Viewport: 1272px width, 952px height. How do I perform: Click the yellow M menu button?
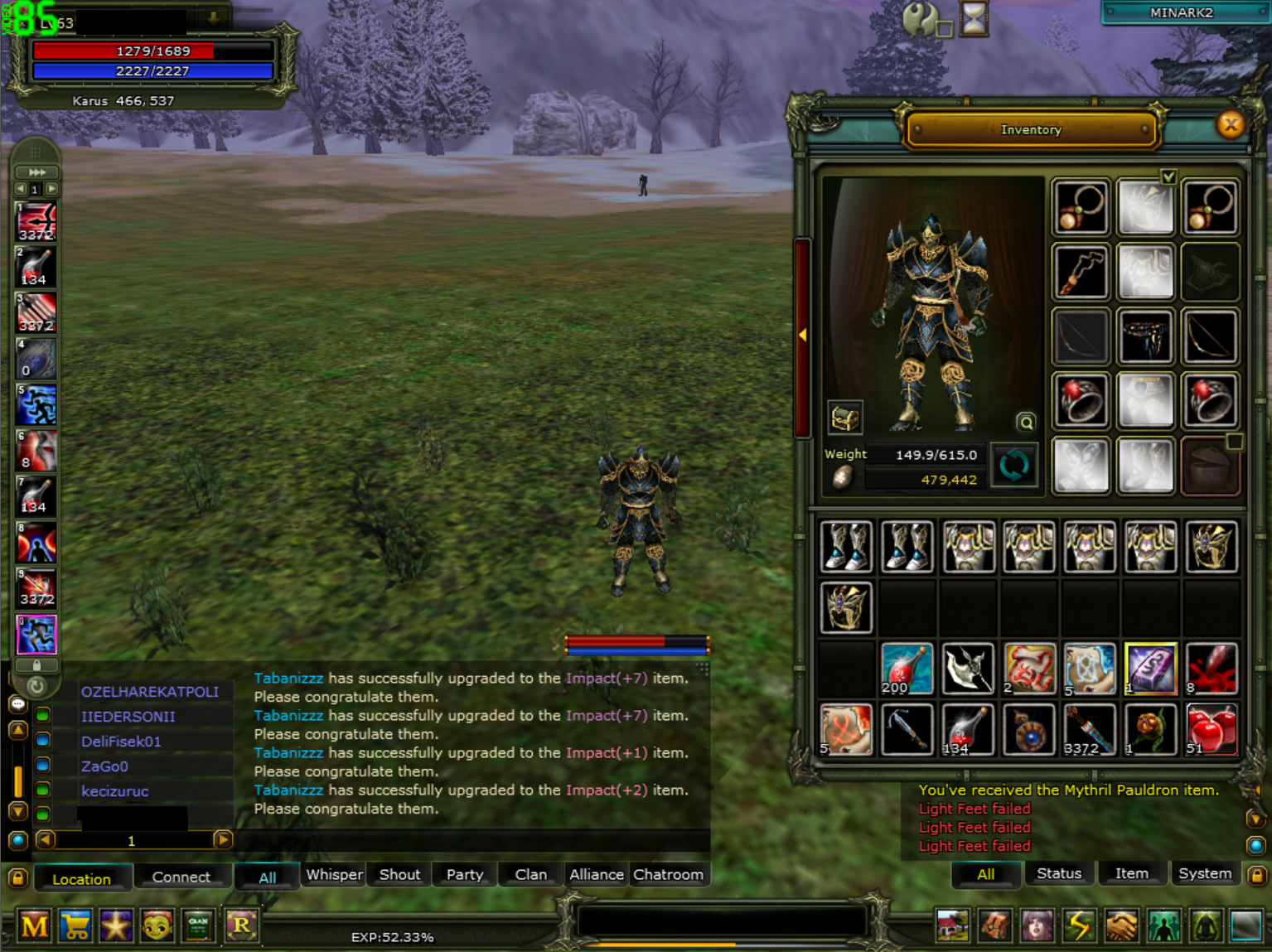click(34, 925)
